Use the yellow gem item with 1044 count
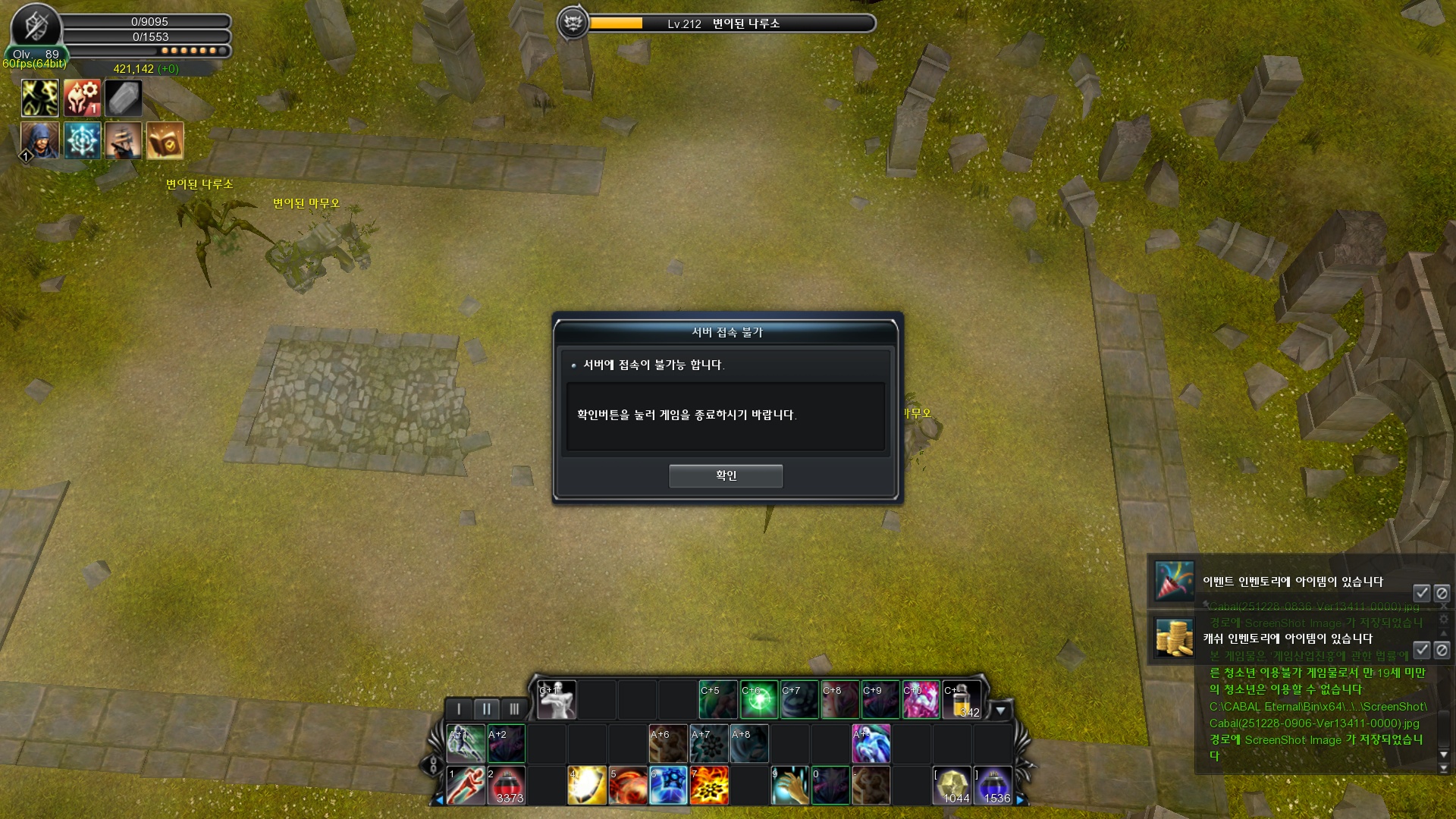The height and width of the screenshot is (819, 1456). coord(952,785)
